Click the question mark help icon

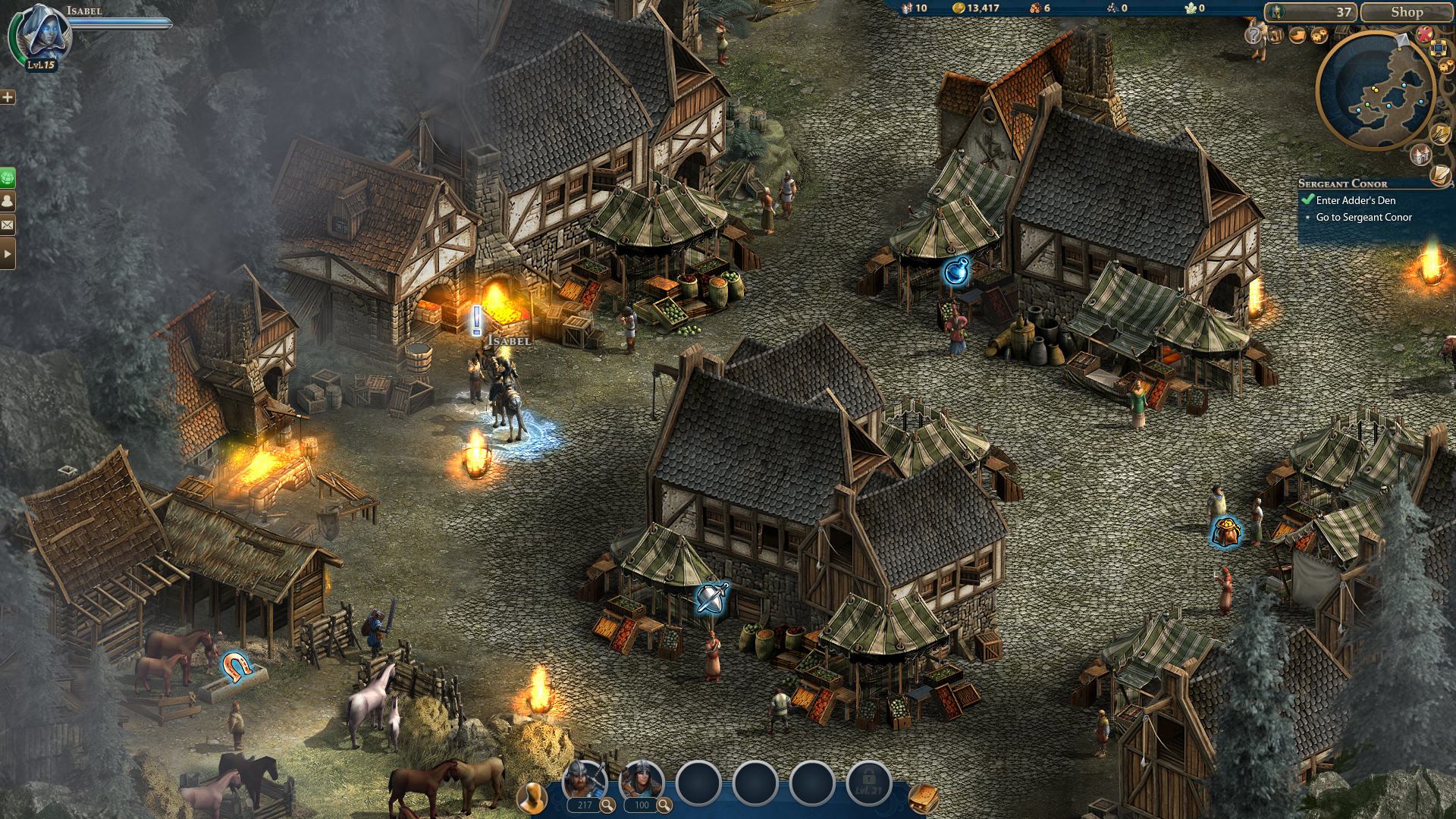point(1253,36)
